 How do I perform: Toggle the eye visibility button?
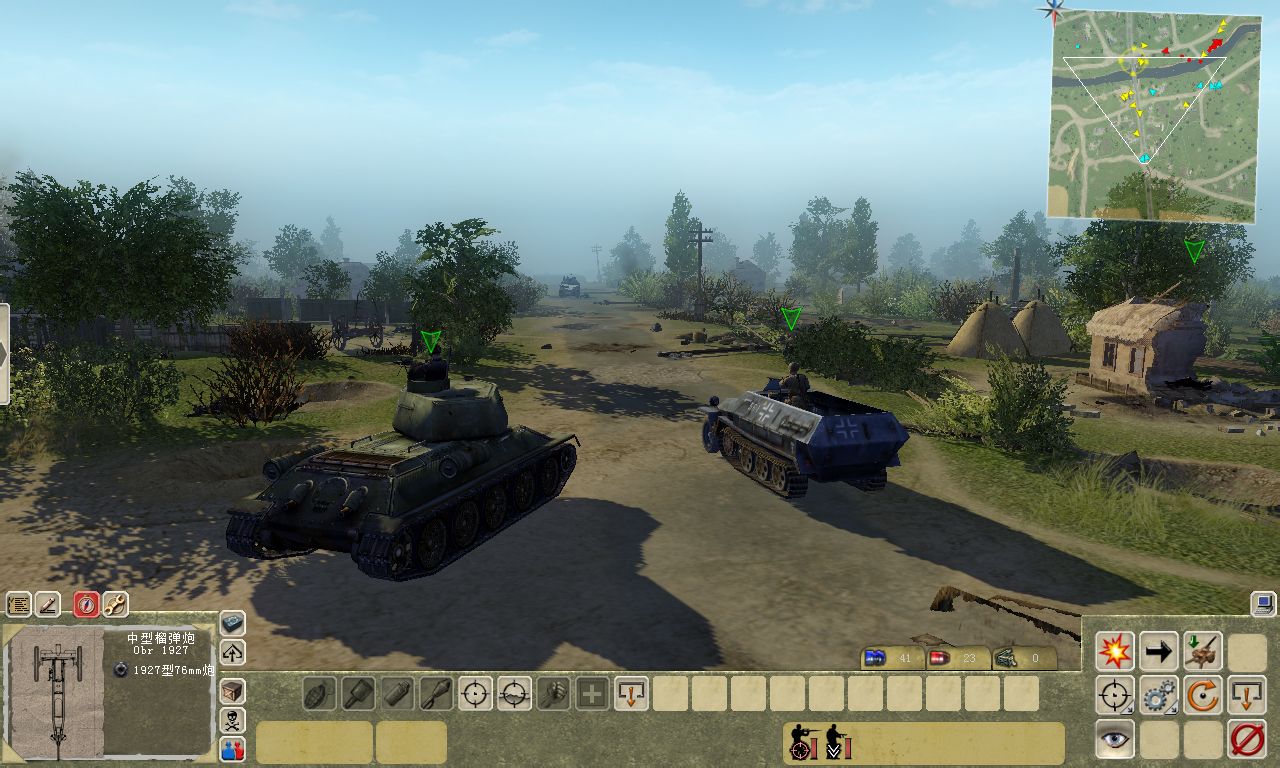coord(1115,739)
